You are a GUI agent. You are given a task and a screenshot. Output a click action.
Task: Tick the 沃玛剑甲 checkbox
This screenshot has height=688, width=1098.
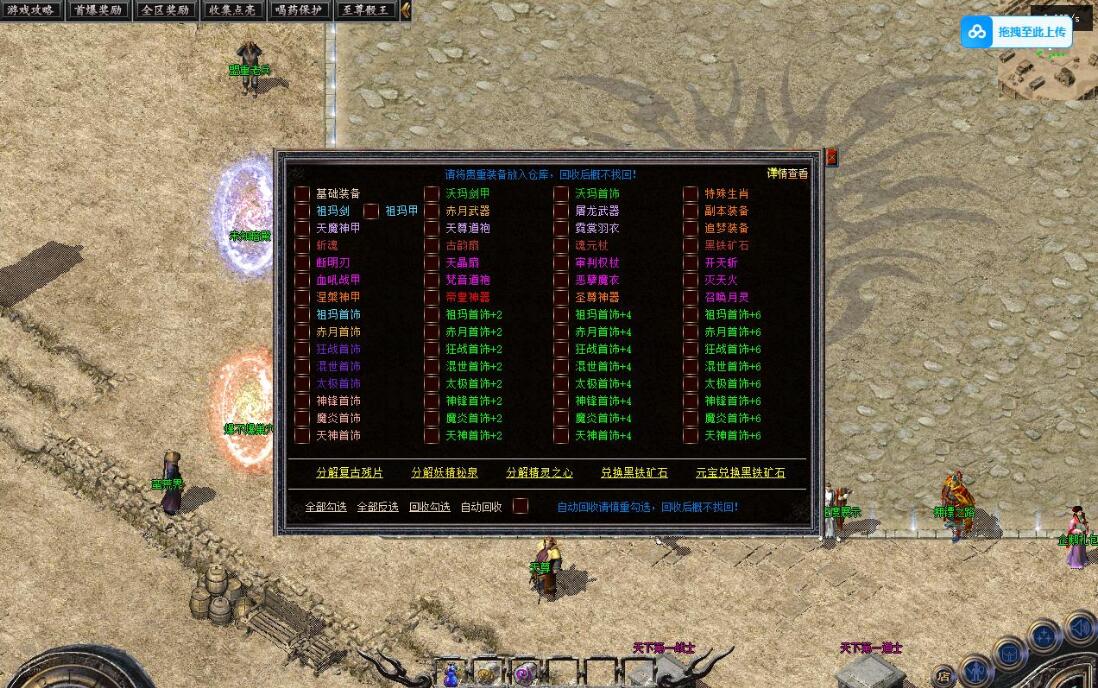click(432, 193)
